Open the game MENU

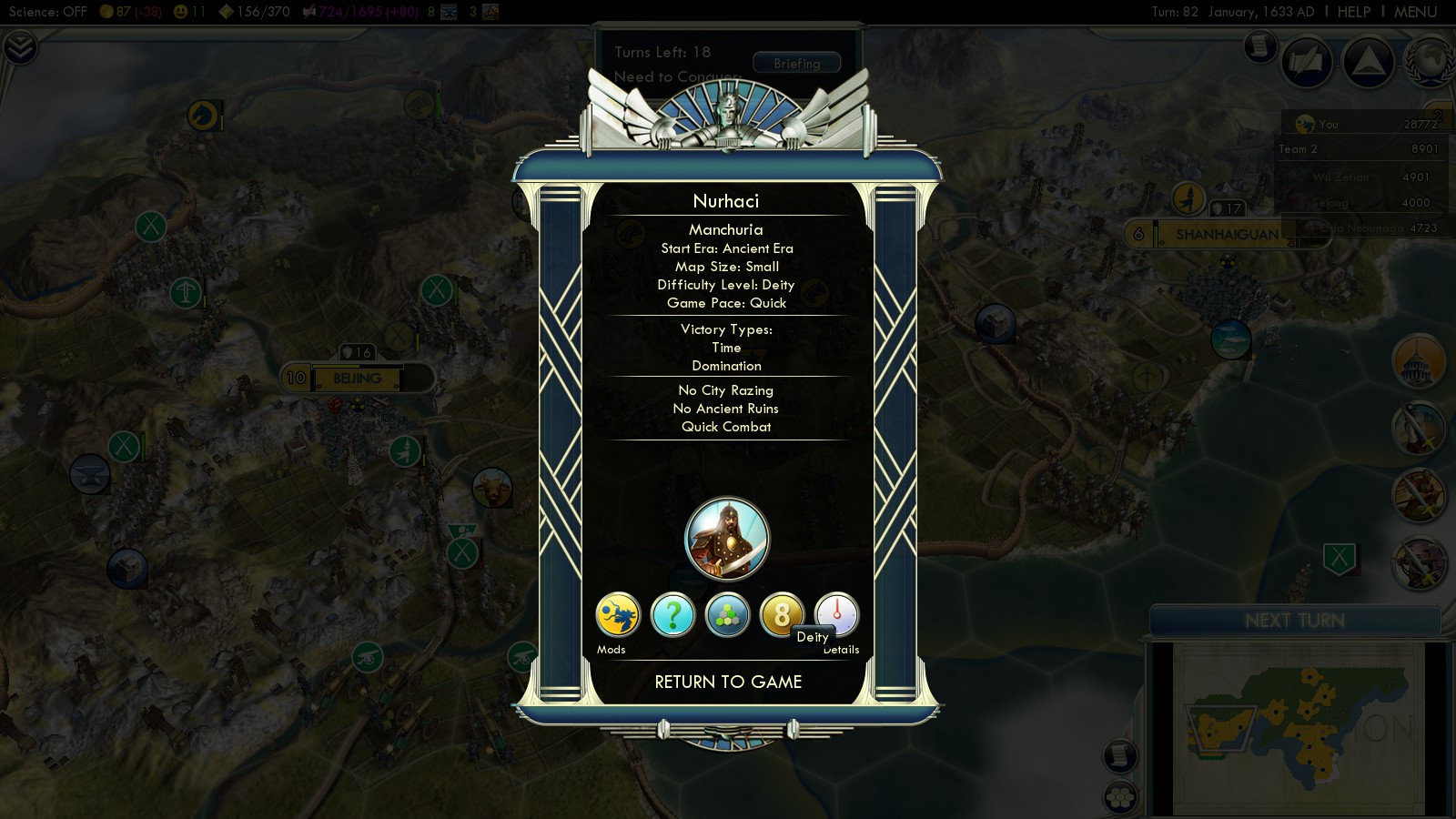(x=1415, y=12)
